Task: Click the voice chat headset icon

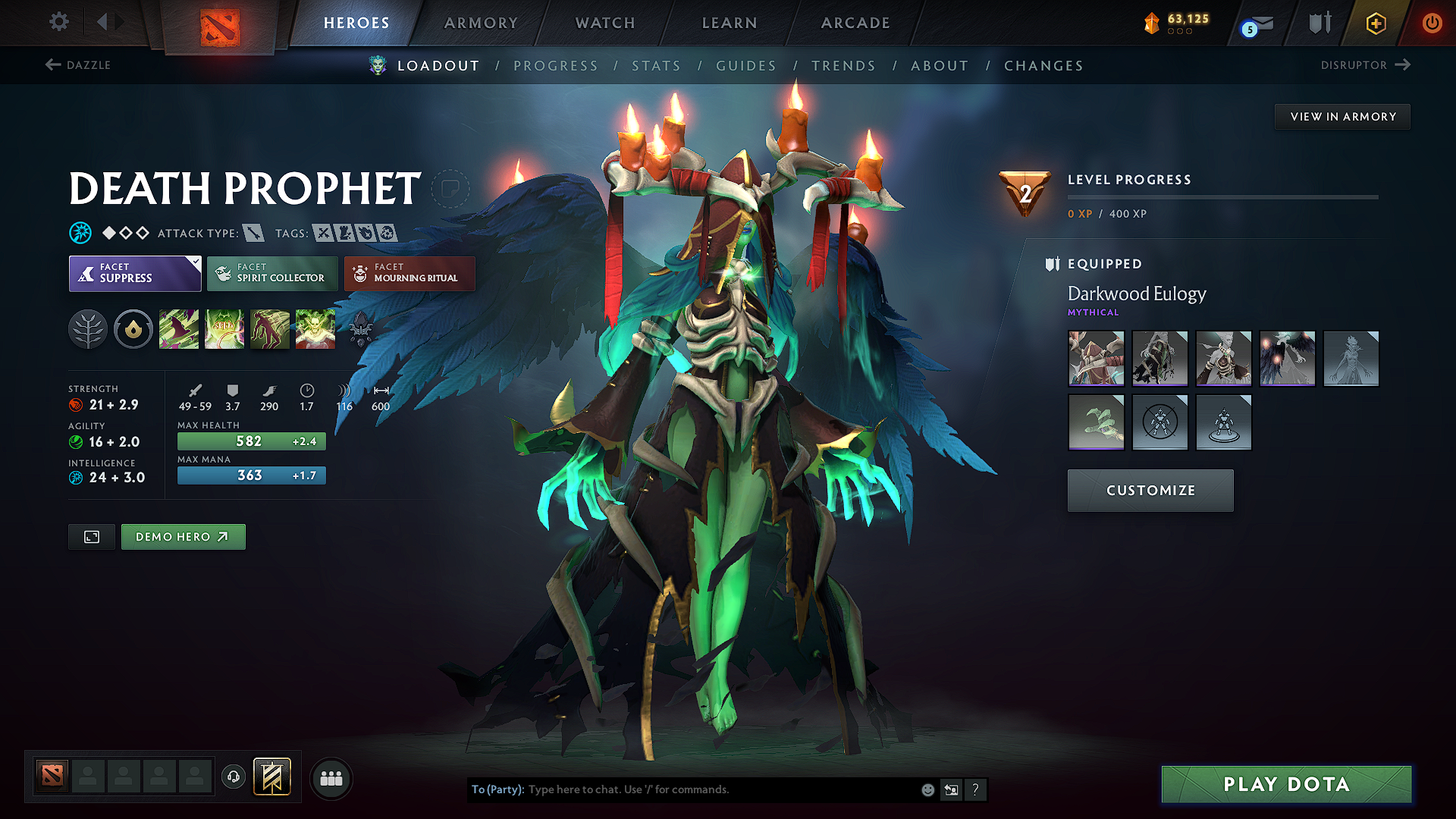Action: click(234, 777)
